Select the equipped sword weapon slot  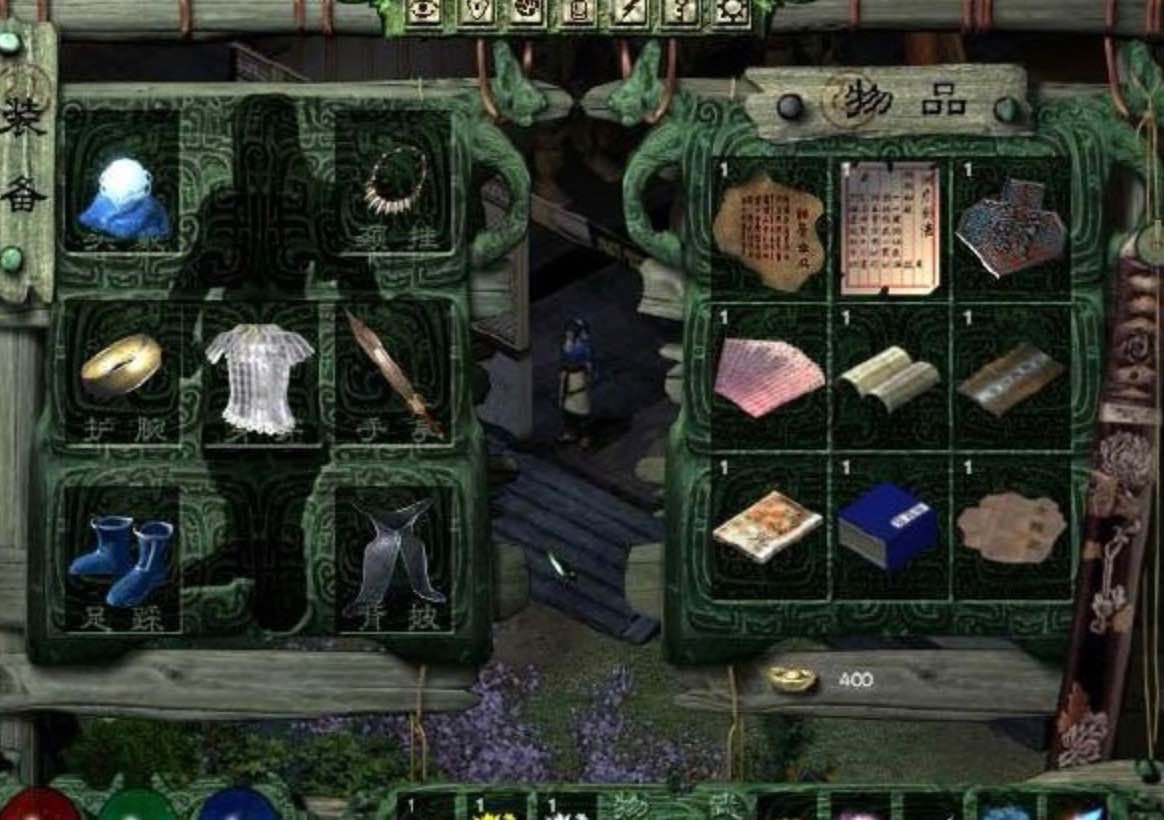tap(394, 372)
